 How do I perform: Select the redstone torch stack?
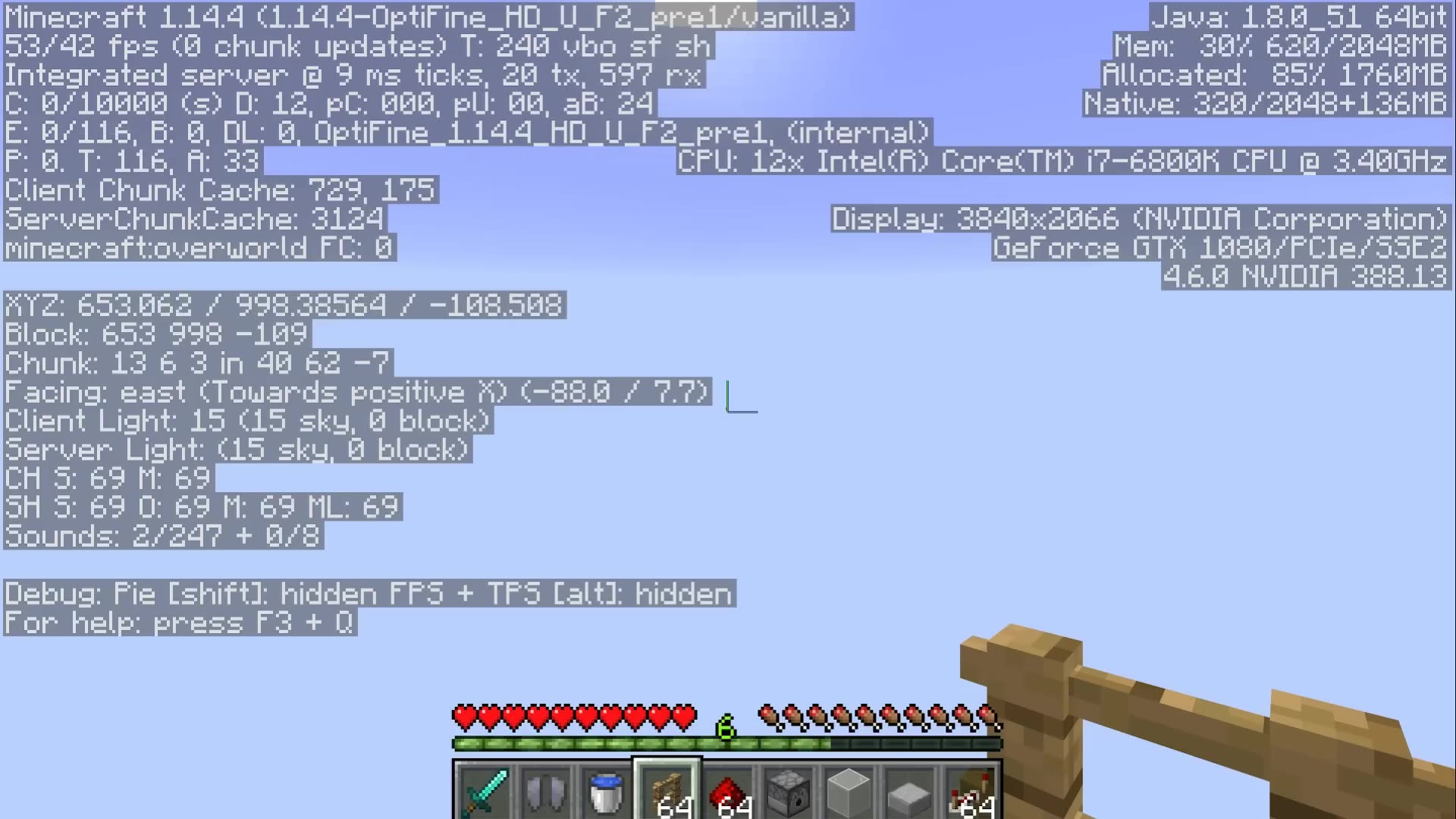970,792
